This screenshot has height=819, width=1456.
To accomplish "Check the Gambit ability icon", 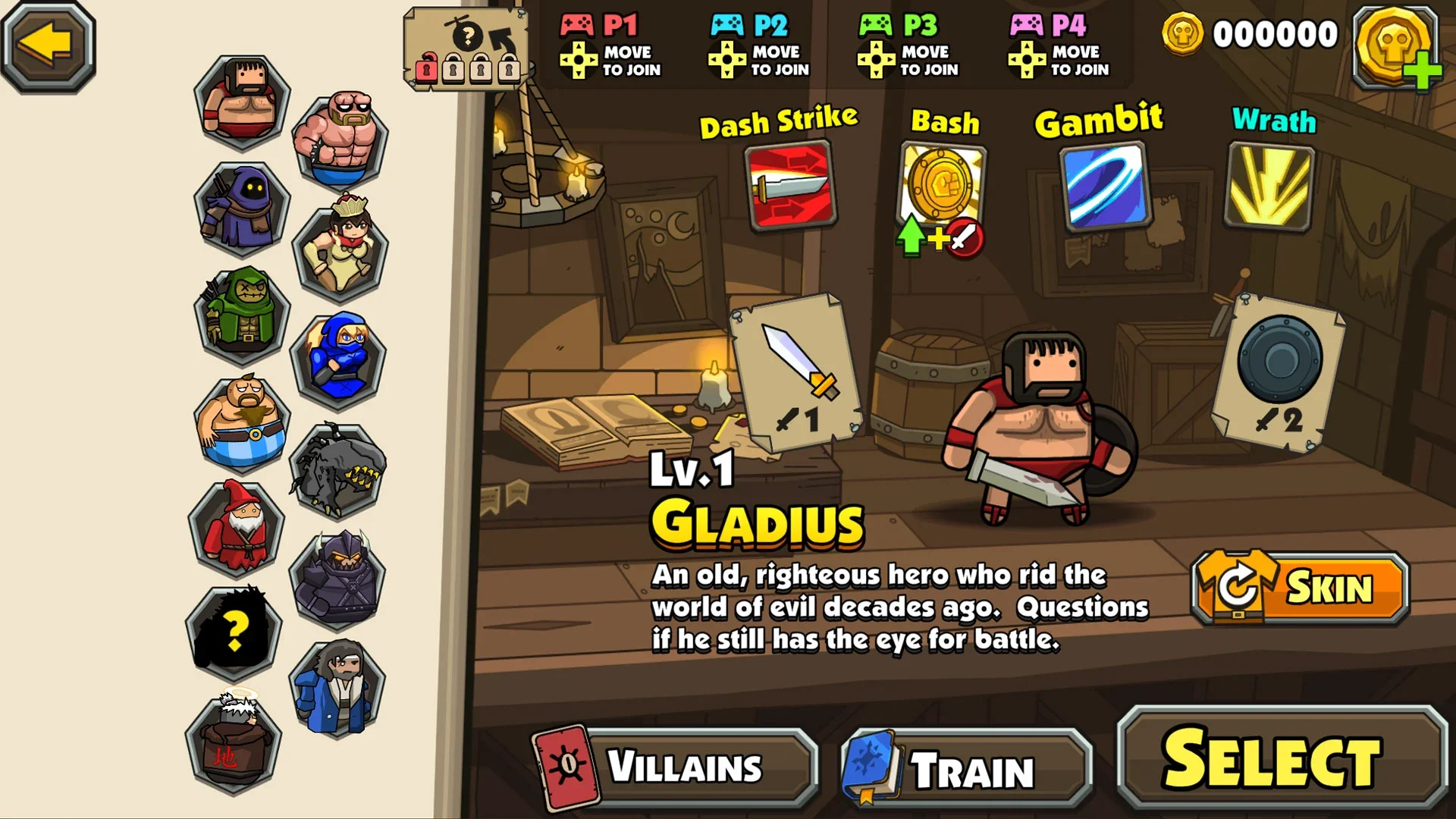I will tap(1105, 187).
